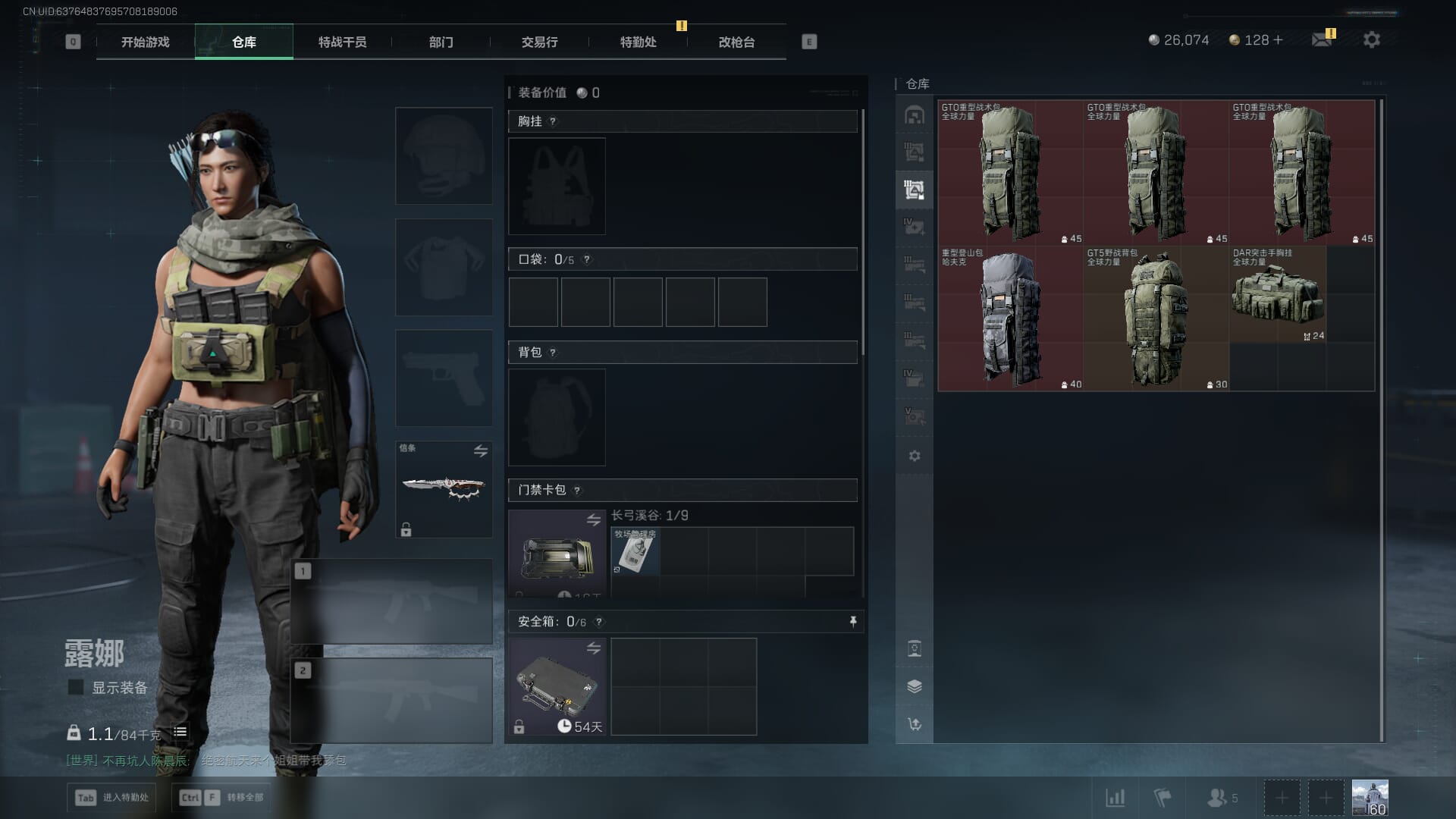
Task: Toggle the 显示装备 checkbox
Action: point(76,687)
